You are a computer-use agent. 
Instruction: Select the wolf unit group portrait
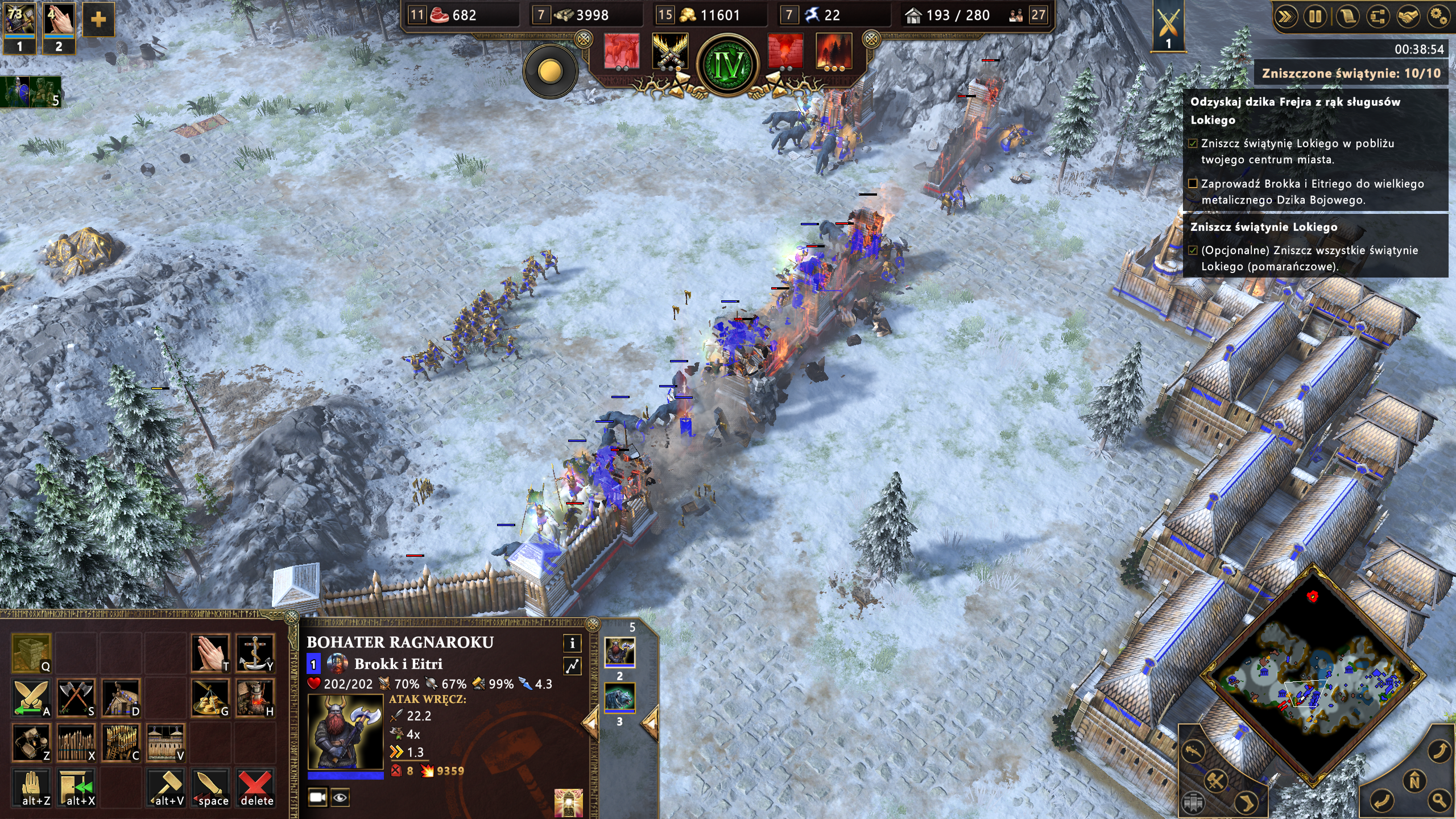[x=619, y=698]
